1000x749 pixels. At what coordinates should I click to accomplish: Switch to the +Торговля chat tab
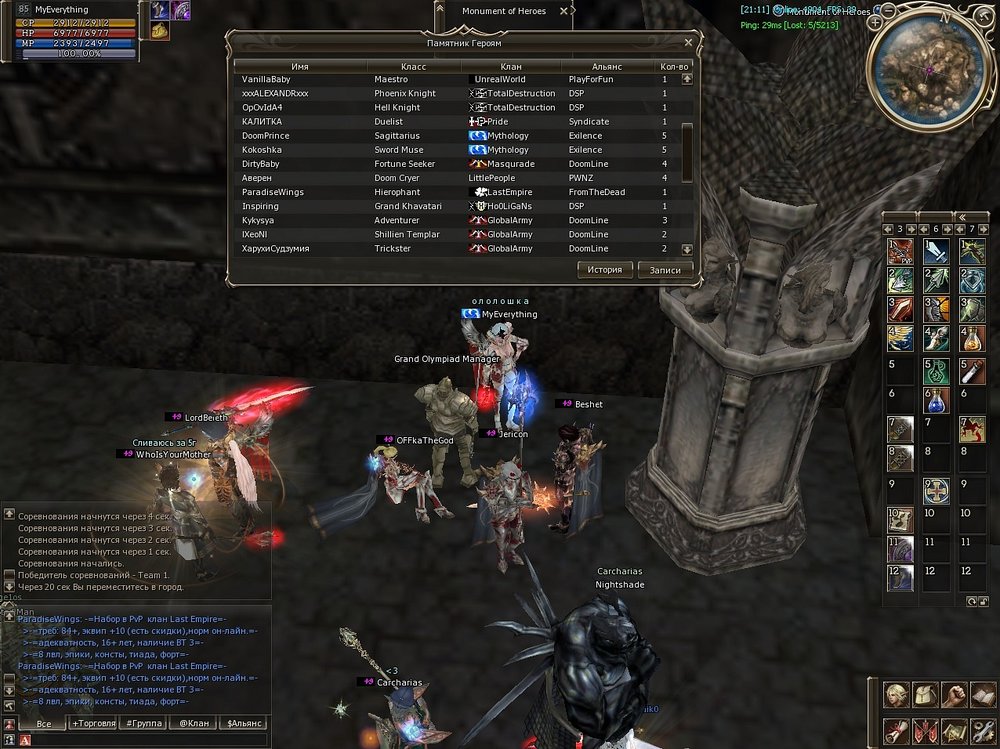[x=94, y=723]
